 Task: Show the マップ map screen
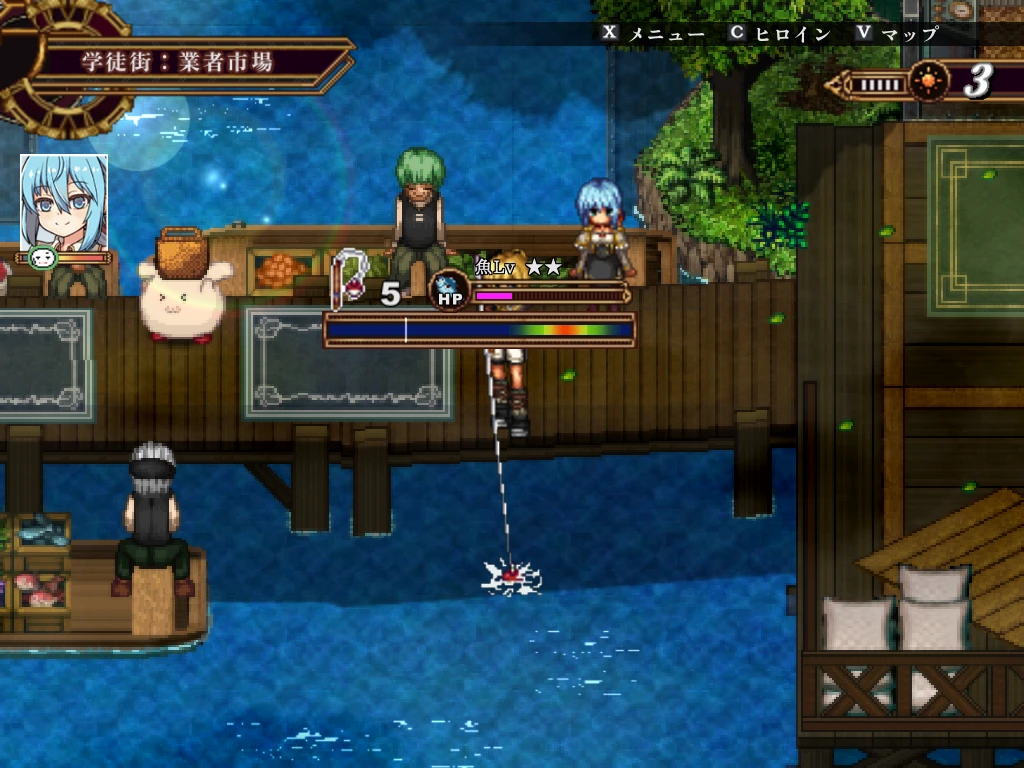coord(908,33)
